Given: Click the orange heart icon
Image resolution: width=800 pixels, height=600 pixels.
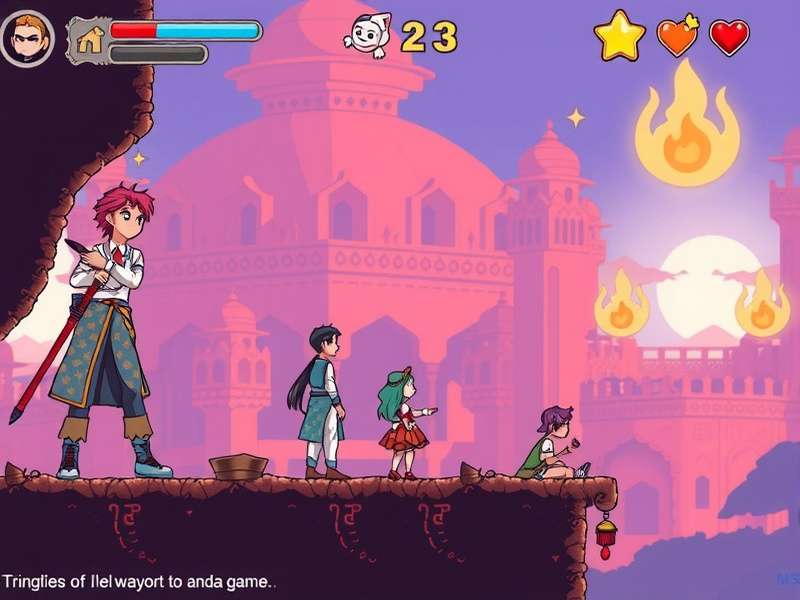Looking at the screenshot, I should 677,37.
